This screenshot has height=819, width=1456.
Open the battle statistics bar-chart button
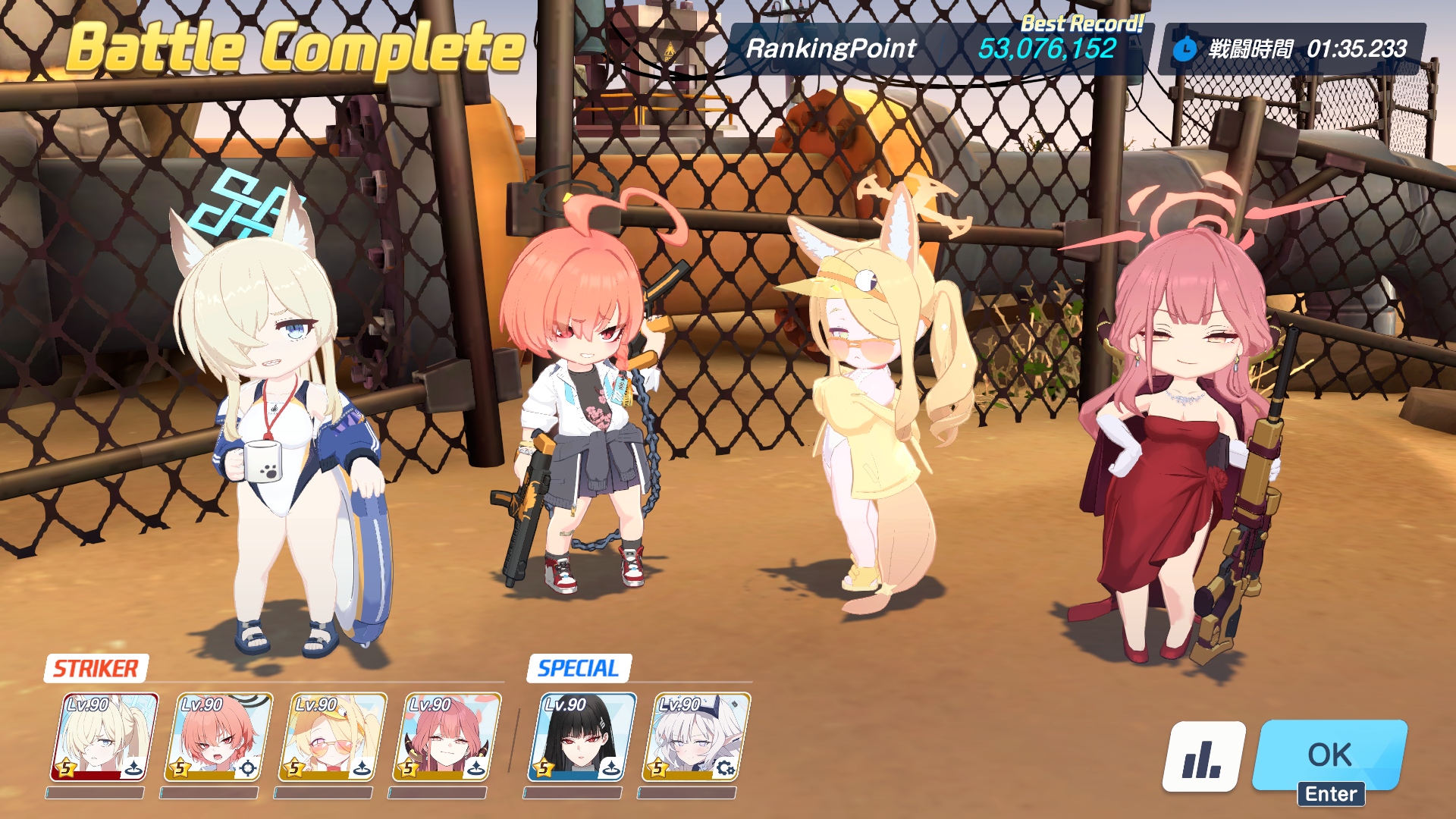coord(1203,757)
